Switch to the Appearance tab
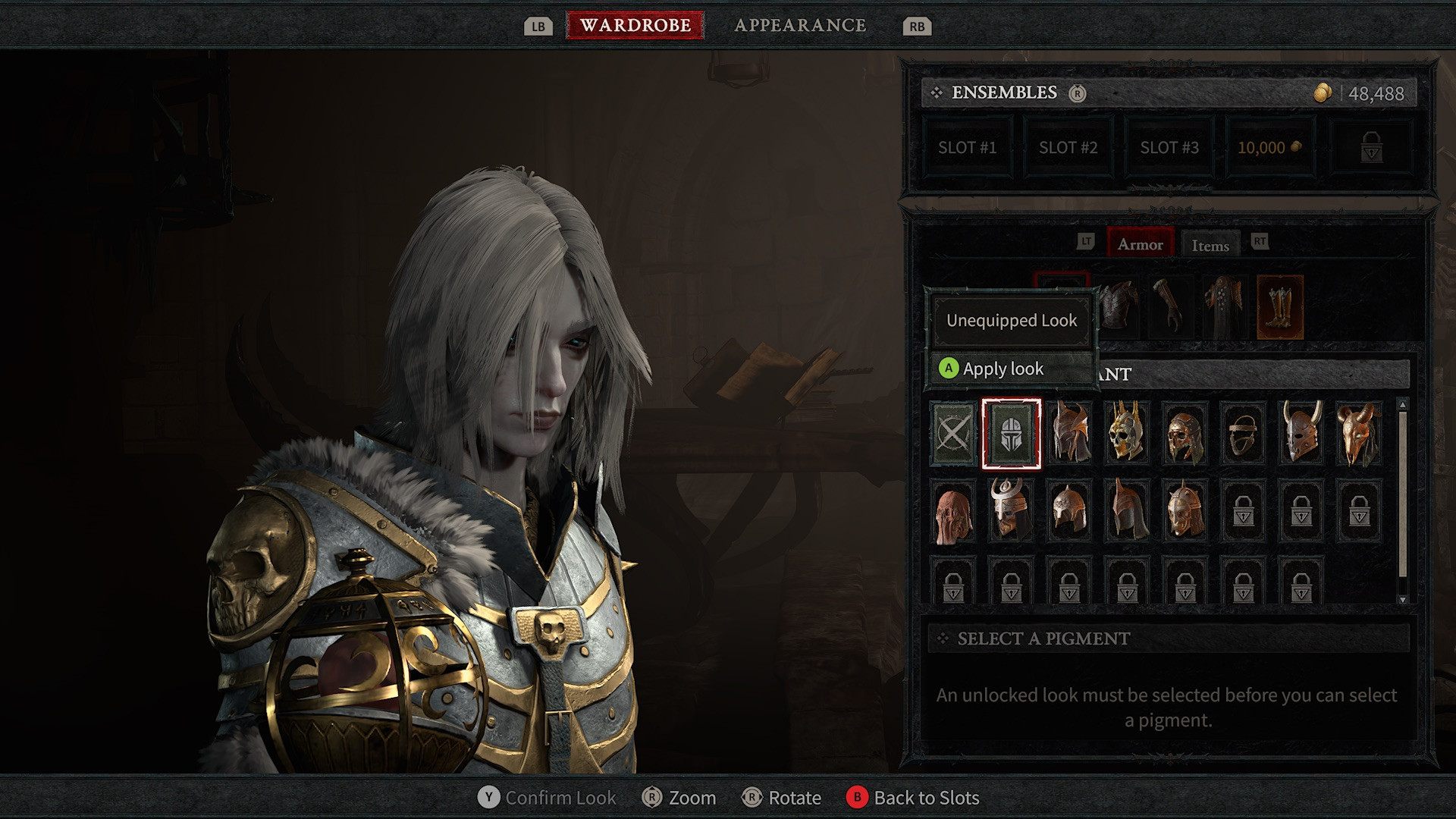 [x=800, y=25]
